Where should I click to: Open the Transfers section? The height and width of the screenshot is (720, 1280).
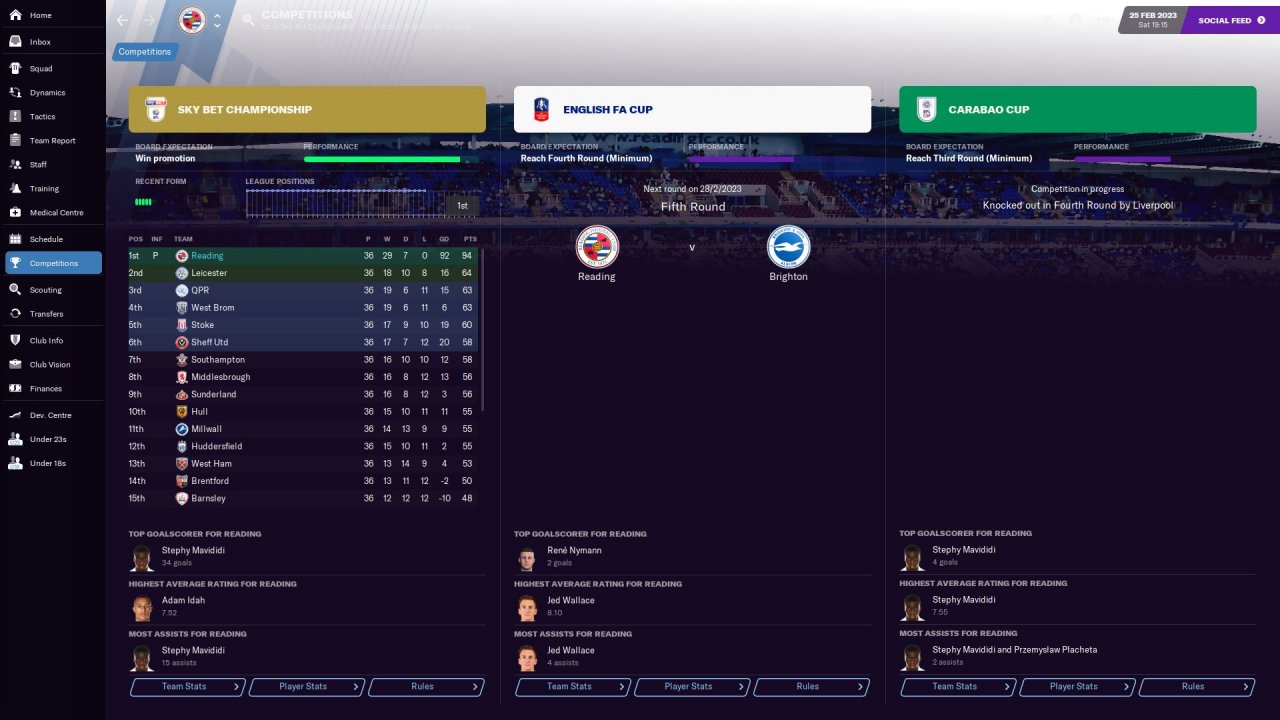click(x=46, y=314)
